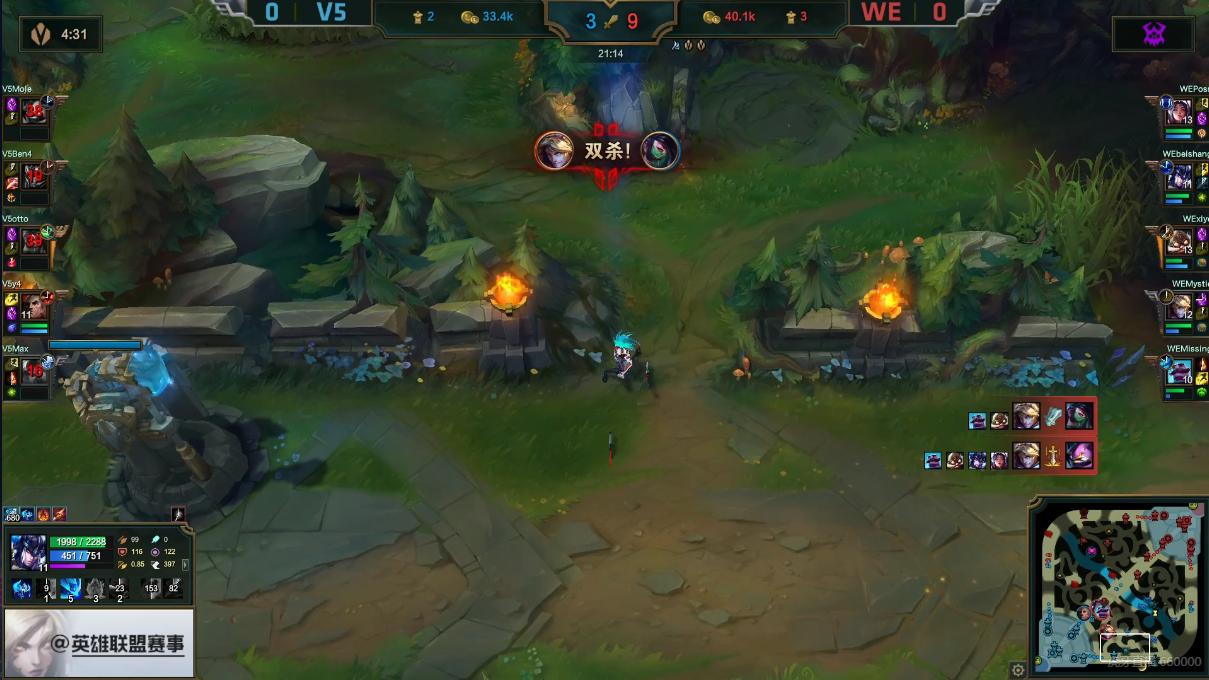This screenshot has height=680, width=1209.
Task: Select the WEMissing player portrait
Action: coord(1179,371)
